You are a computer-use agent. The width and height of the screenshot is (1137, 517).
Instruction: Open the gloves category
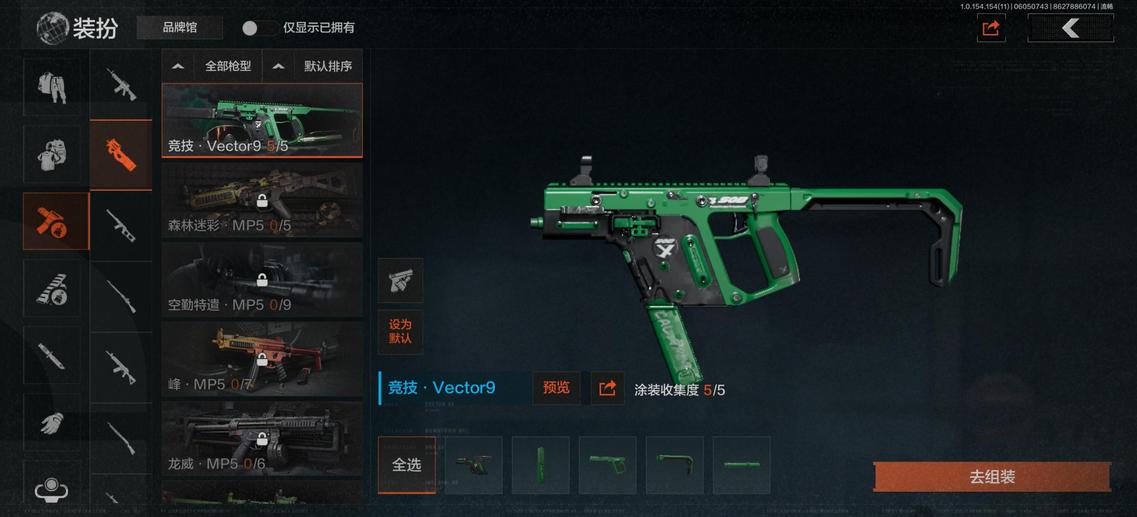pos(53,422)
